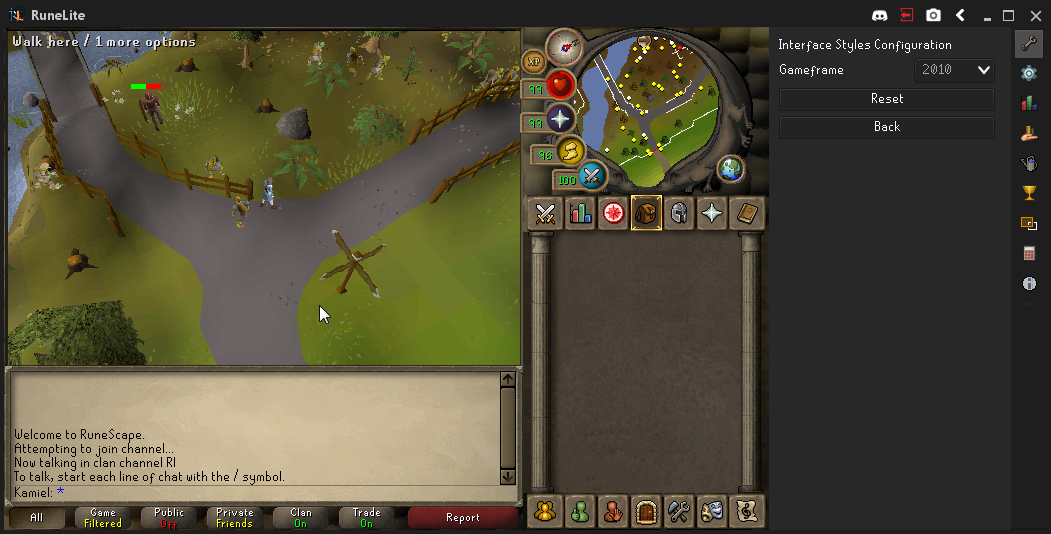Open the Music player tab
Image resolution: width=1051 pixels, height=534 pixels.
coord(746,511)
